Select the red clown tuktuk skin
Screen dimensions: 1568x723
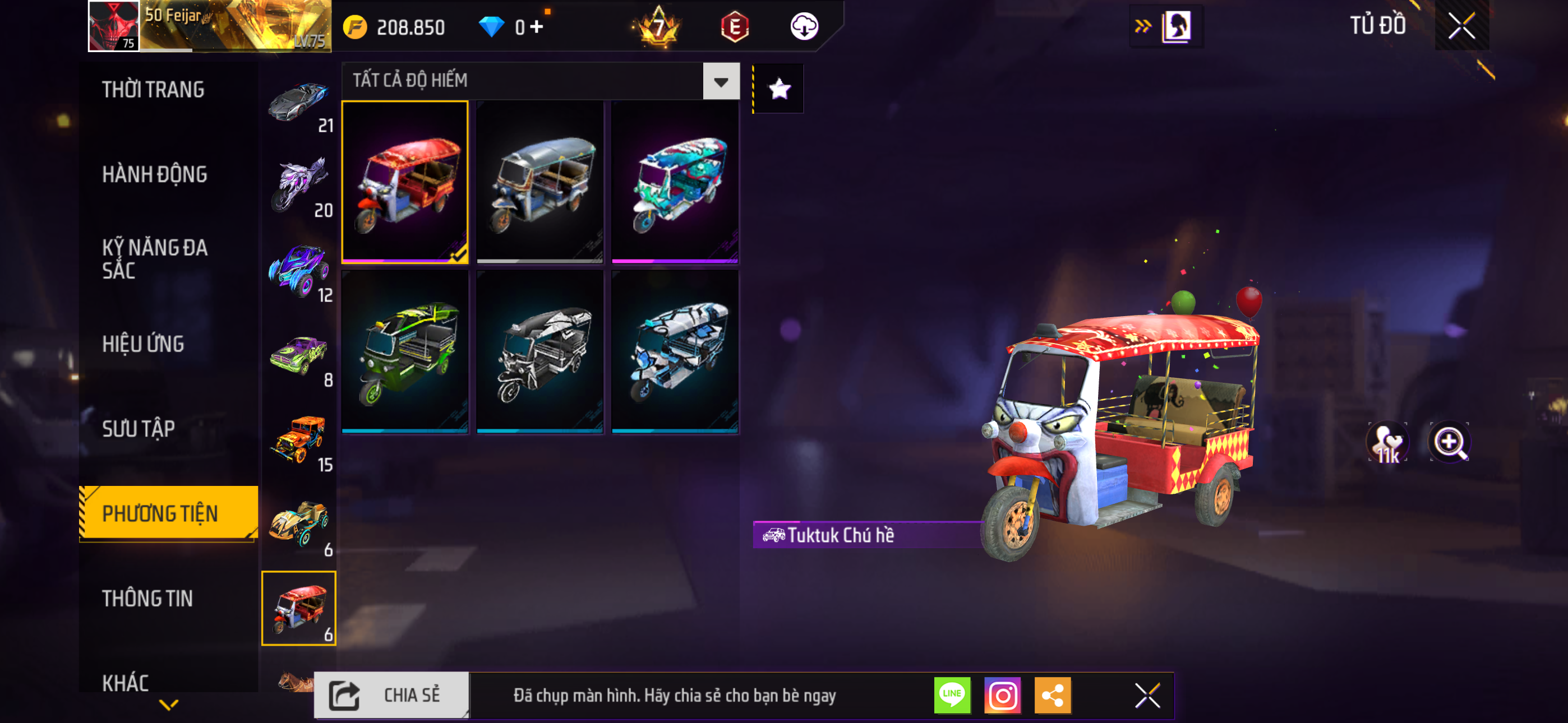pos(405,182)
